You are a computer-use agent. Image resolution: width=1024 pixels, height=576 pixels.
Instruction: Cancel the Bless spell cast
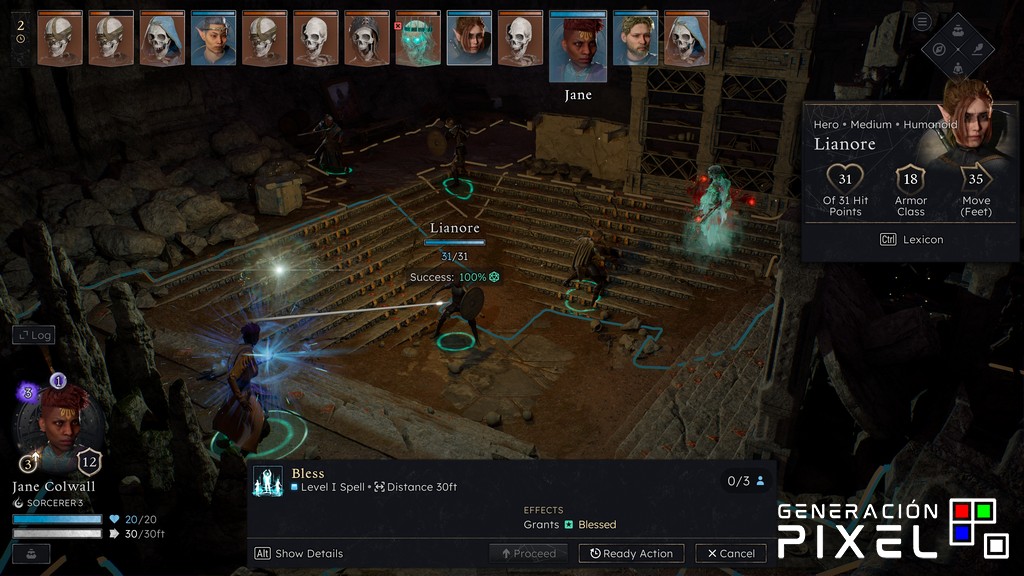pos(731,553)
